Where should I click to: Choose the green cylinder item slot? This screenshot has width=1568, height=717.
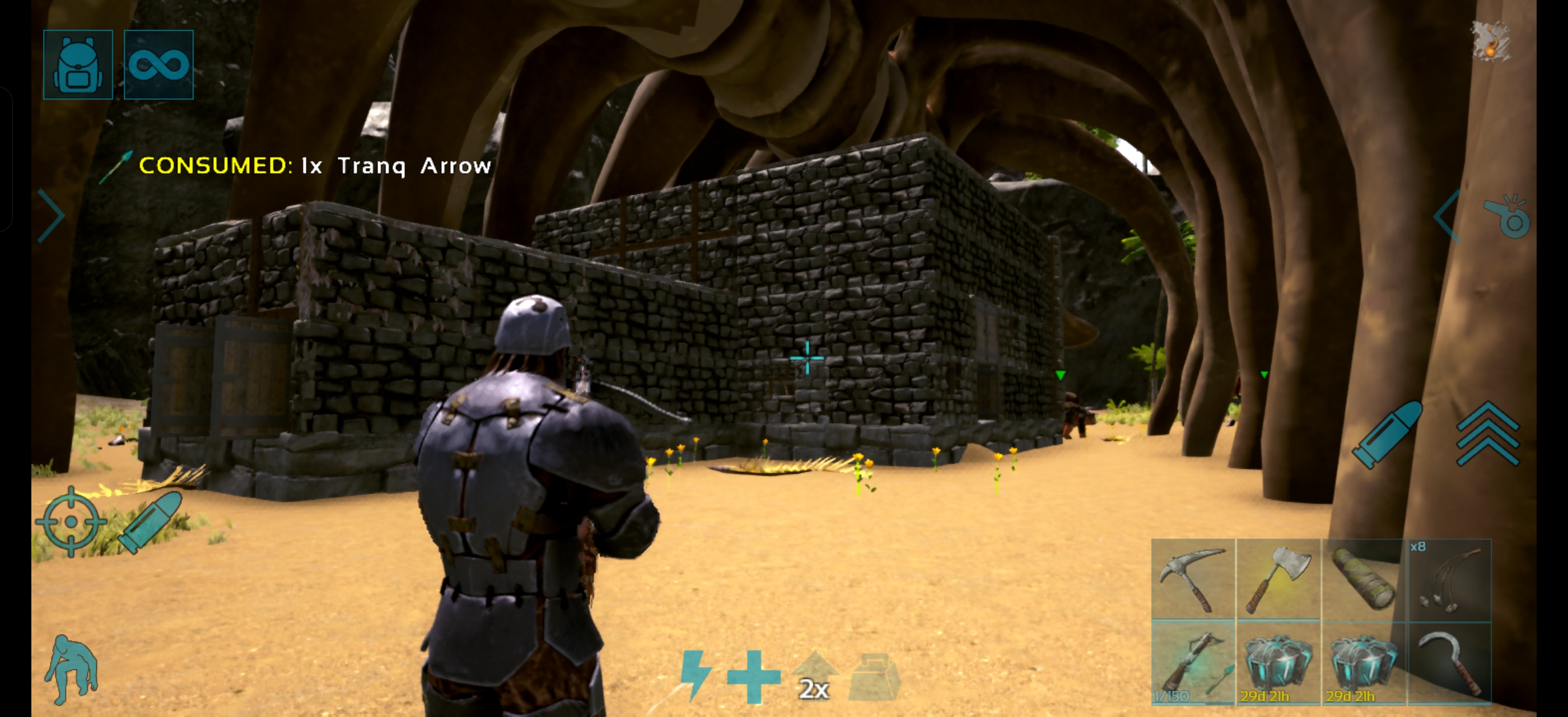(1363, 579)
